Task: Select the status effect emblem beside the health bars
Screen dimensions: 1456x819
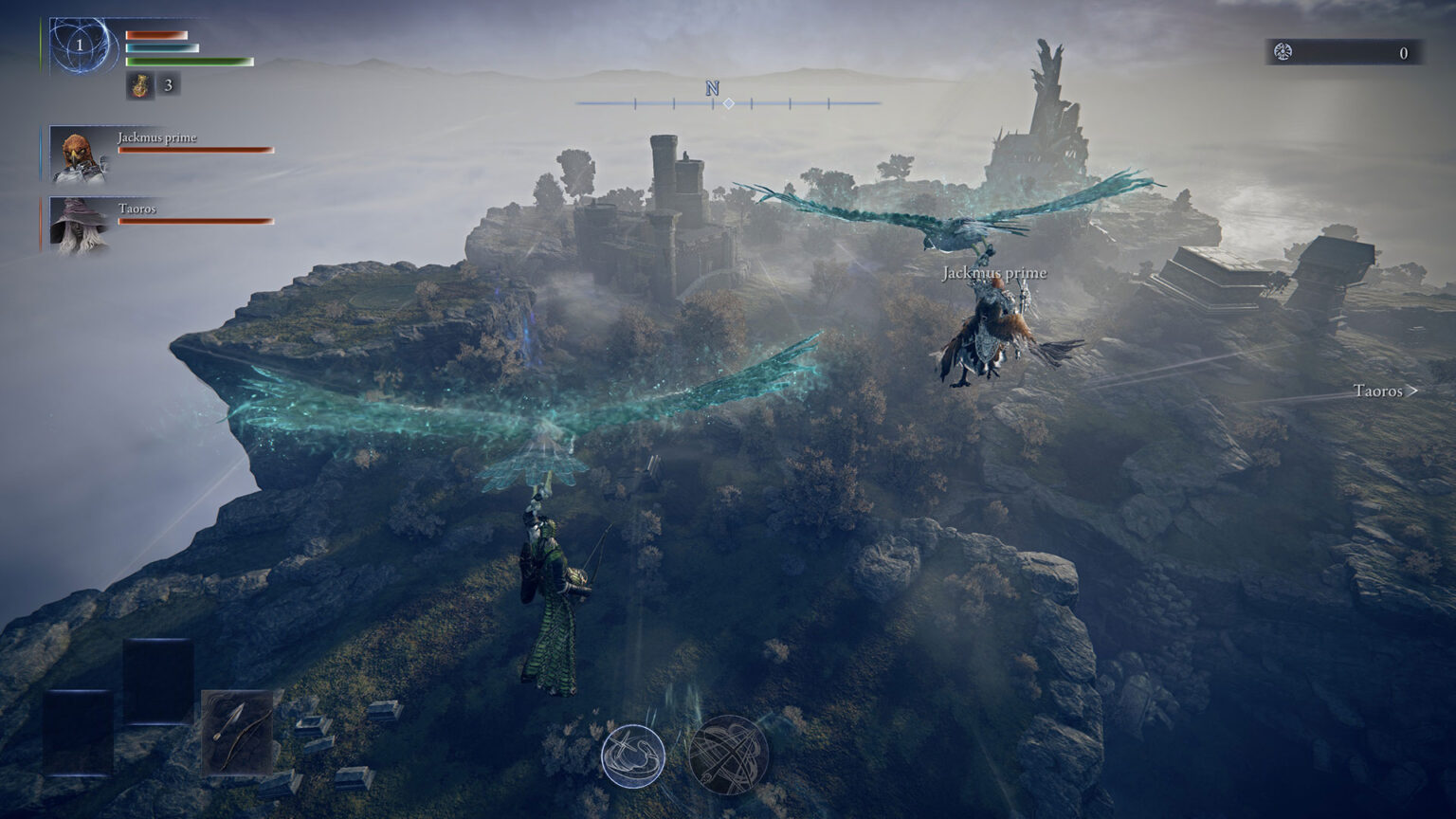Action: click(x=80, y=43)
